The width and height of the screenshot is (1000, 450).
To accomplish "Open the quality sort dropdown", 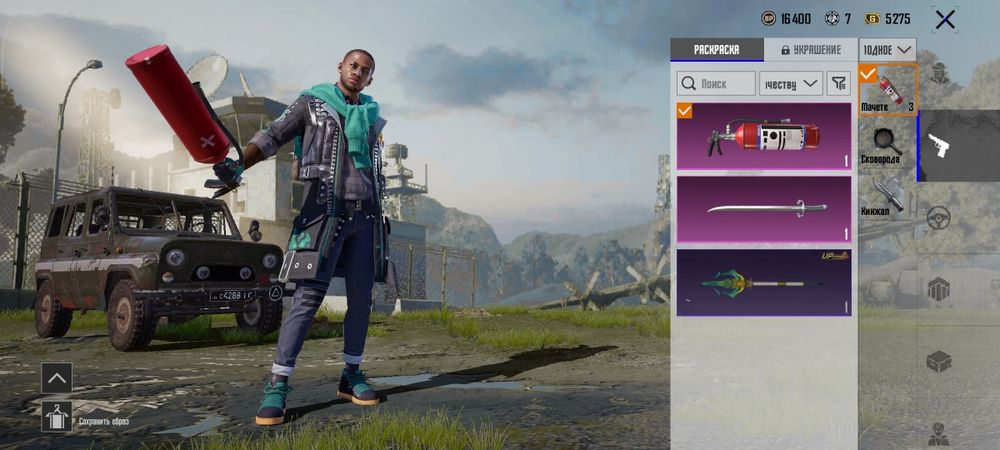I will [790, 83].
